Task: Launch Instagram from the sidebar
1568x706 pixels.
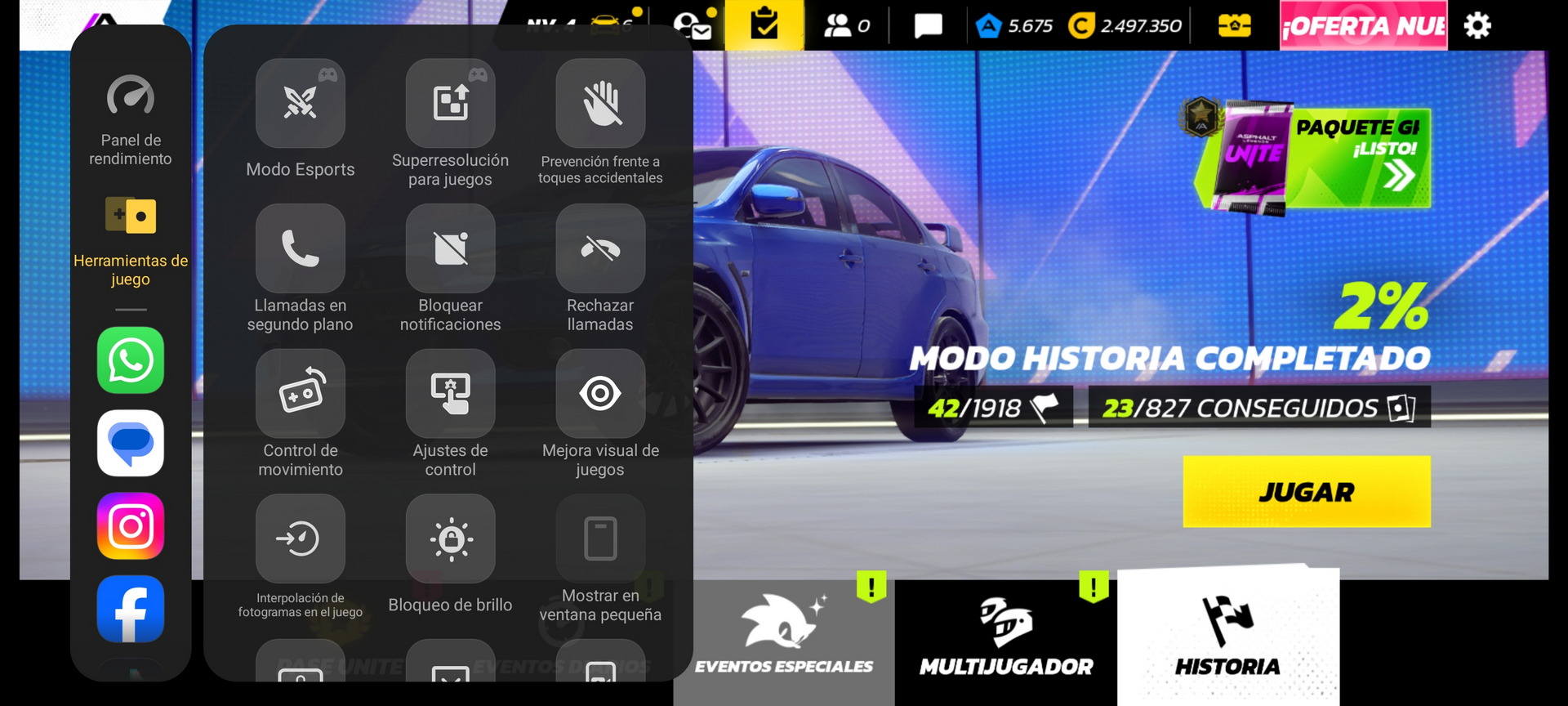Action: pyautogui.click(x=131, y=526)
